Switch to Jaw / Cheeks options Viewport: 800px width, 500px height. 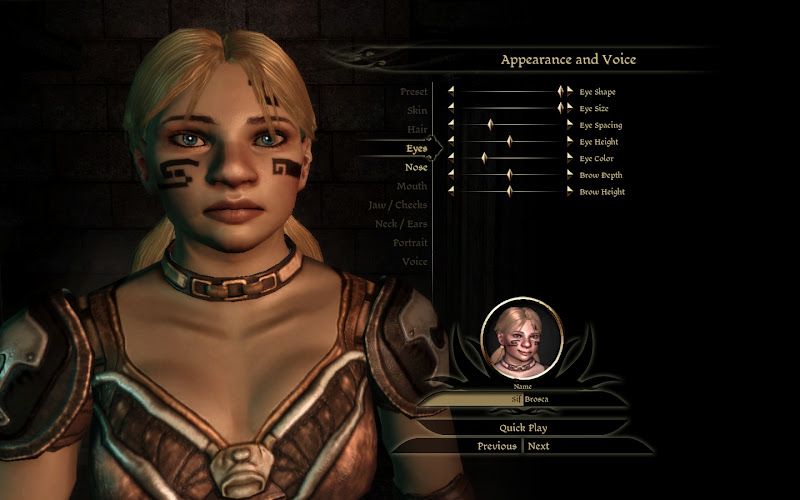tap(398, 205)
